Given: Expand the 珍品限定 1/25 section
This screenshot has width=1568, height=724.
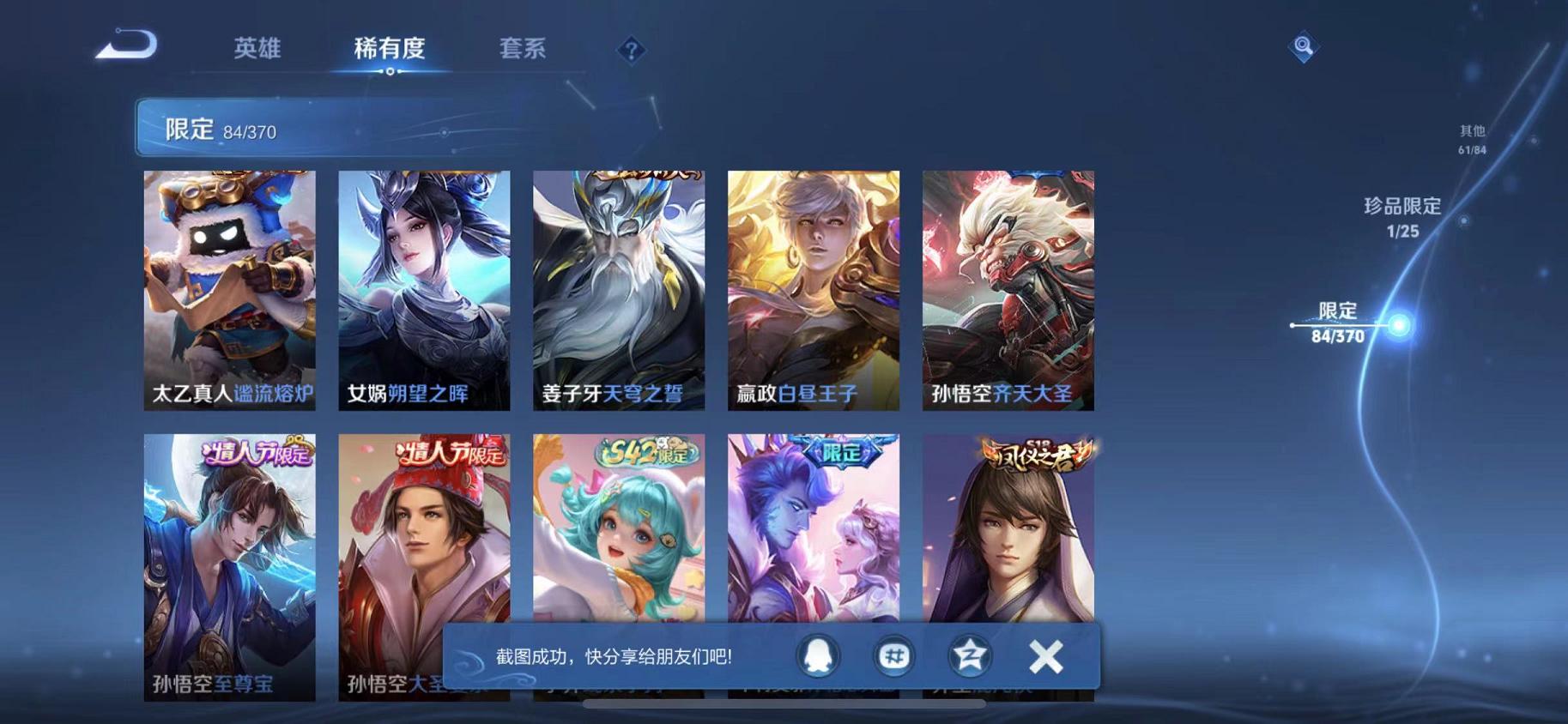Looking at the screenshot, I should click(x=1403, y=217).
